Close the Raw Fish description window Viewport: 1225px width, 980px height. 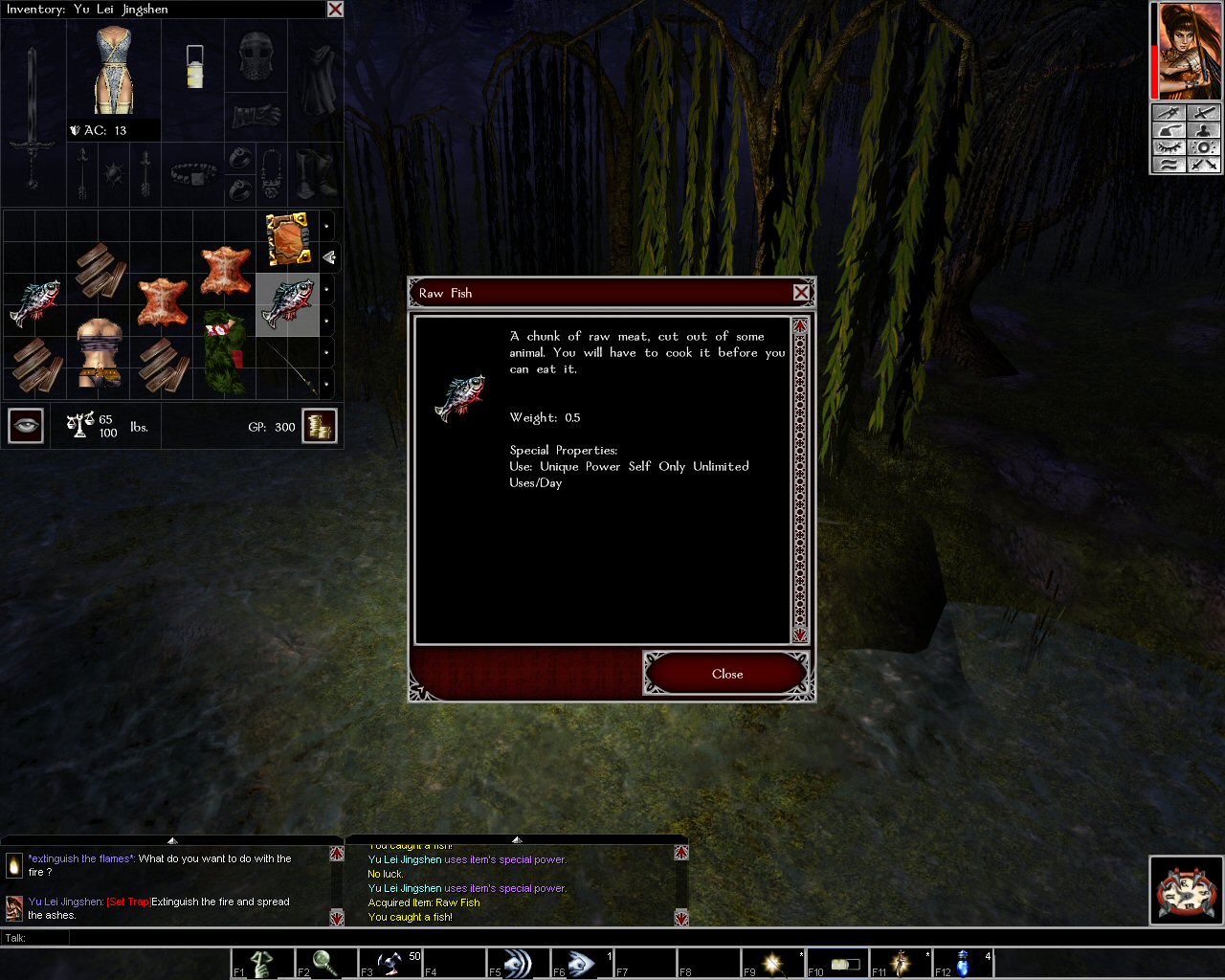[726, 674]
